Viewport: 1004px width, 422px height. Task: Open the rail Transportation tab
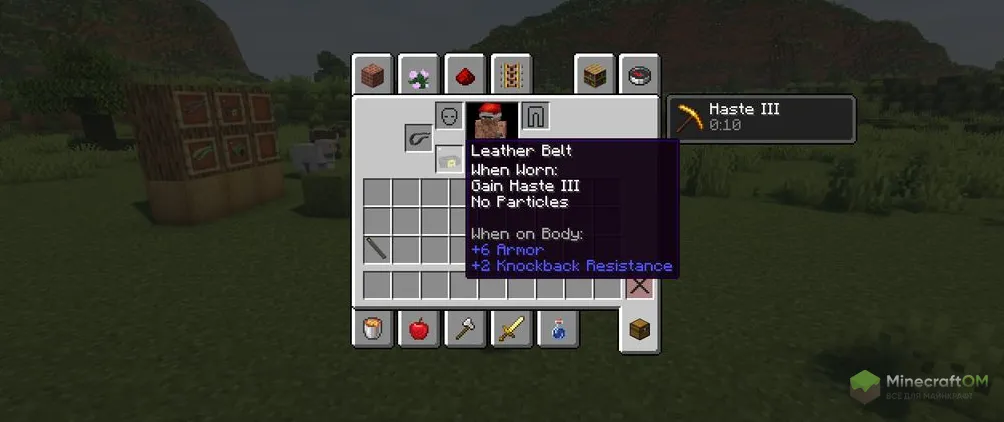511,75
